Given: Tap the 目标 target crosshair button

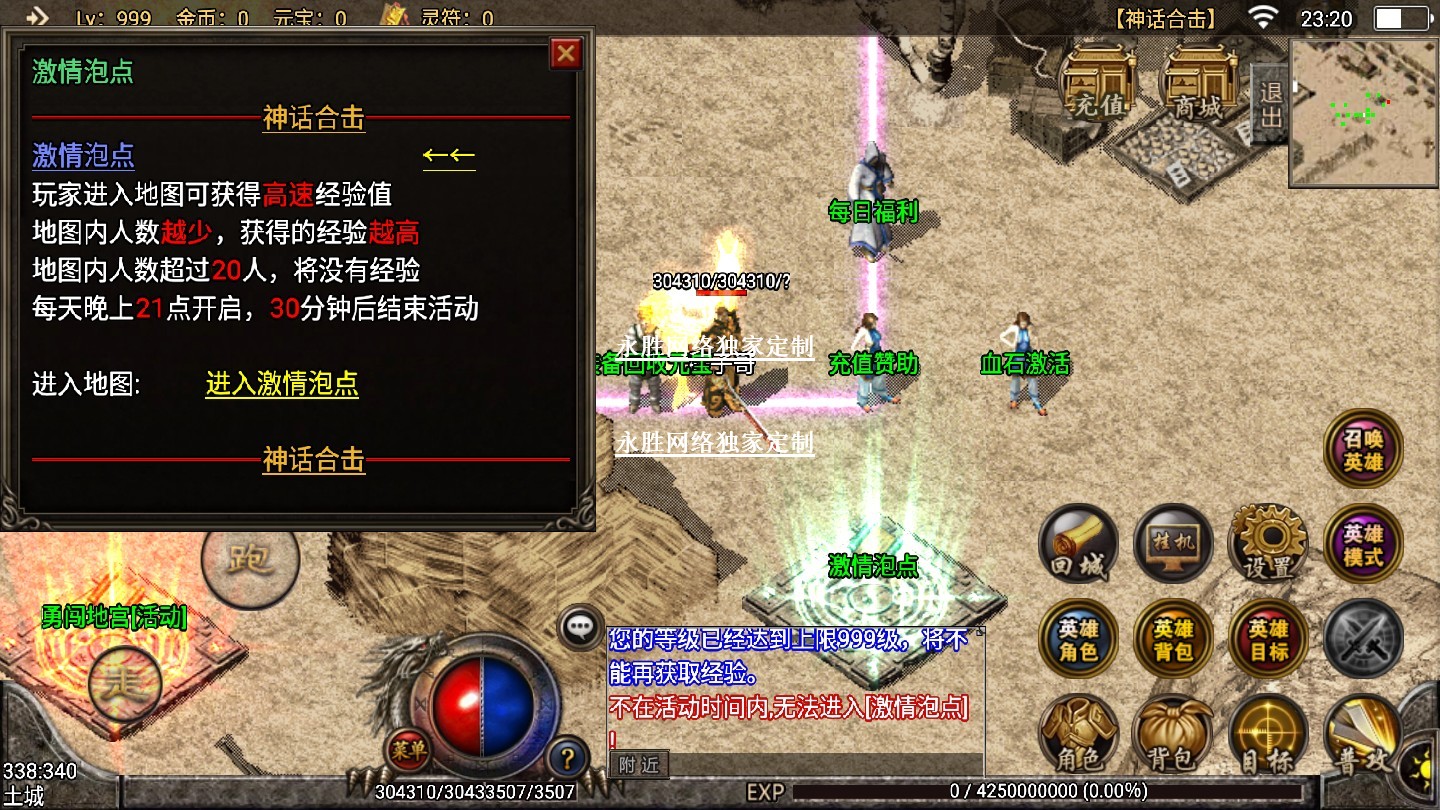Looking at the screenshot, I should (1268, 735).
